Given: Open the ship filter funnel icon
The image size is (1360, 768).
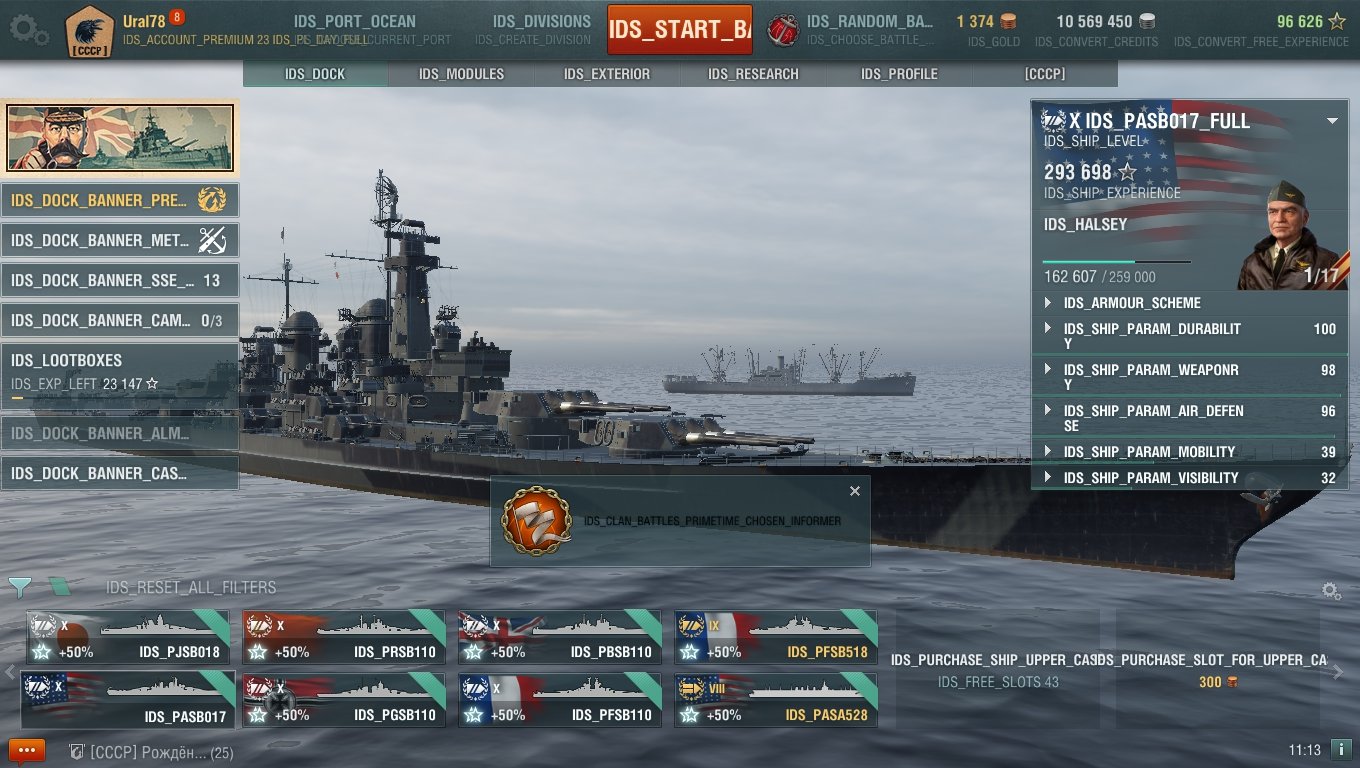Looking at the screenshot, I should 19,588.
